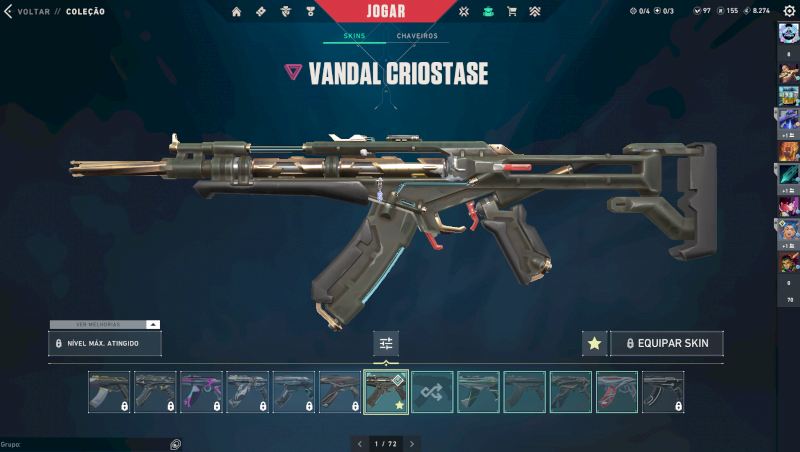The height and width of the screenshot is (452, 800).
Task: Click the top friend avatar in sidebar
Action: coord(788,34)
